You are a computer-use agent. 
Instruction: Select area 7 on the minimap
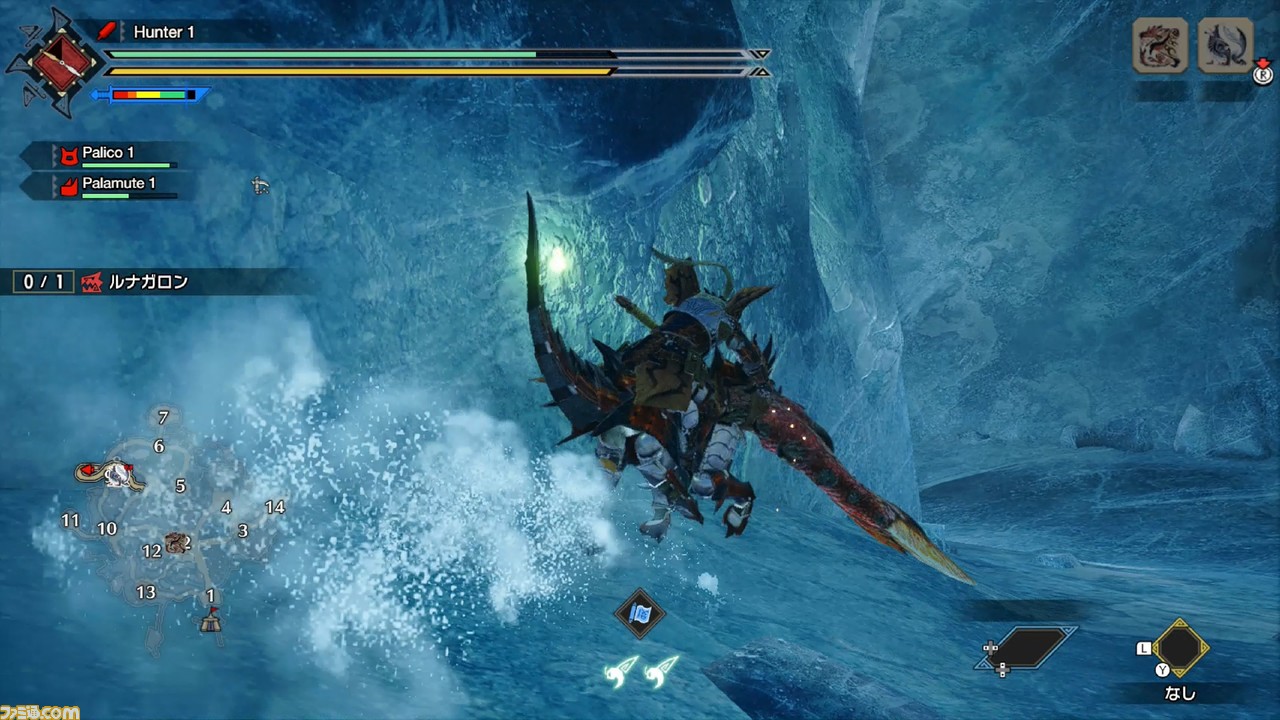click(x=163, y=417)
